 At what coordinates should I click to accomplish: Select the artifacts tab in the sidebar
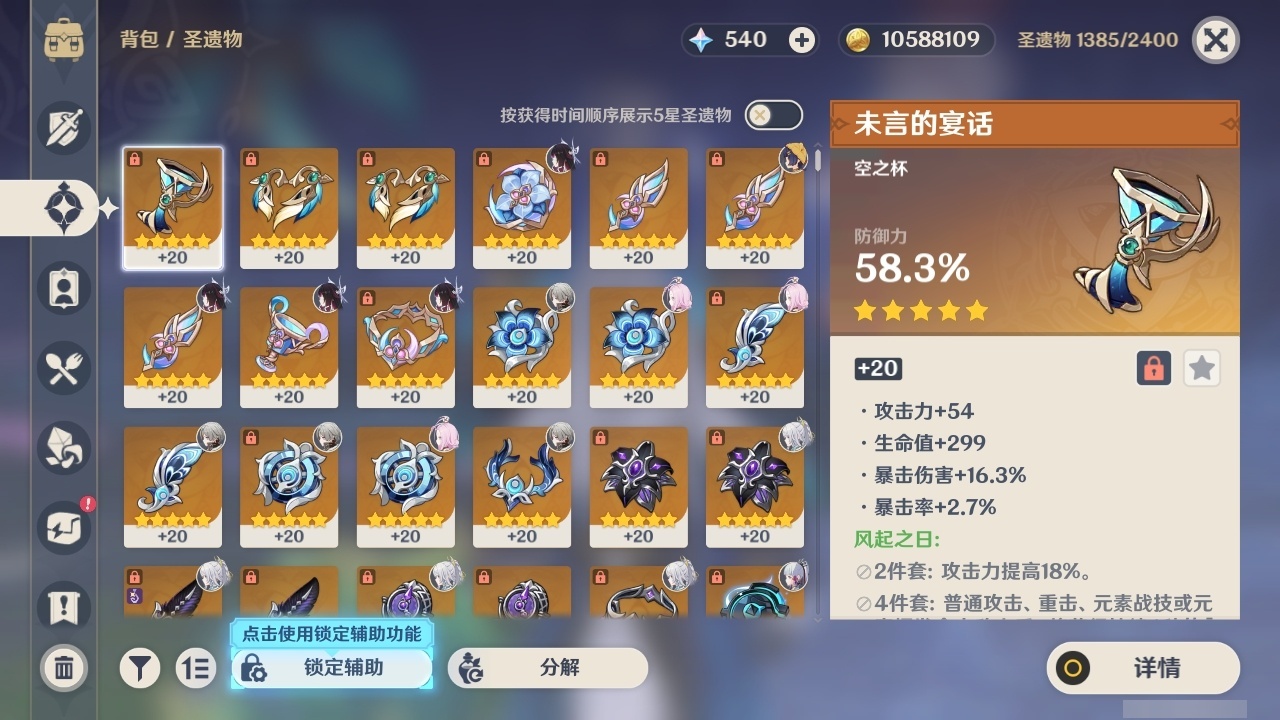pos(62,208)
